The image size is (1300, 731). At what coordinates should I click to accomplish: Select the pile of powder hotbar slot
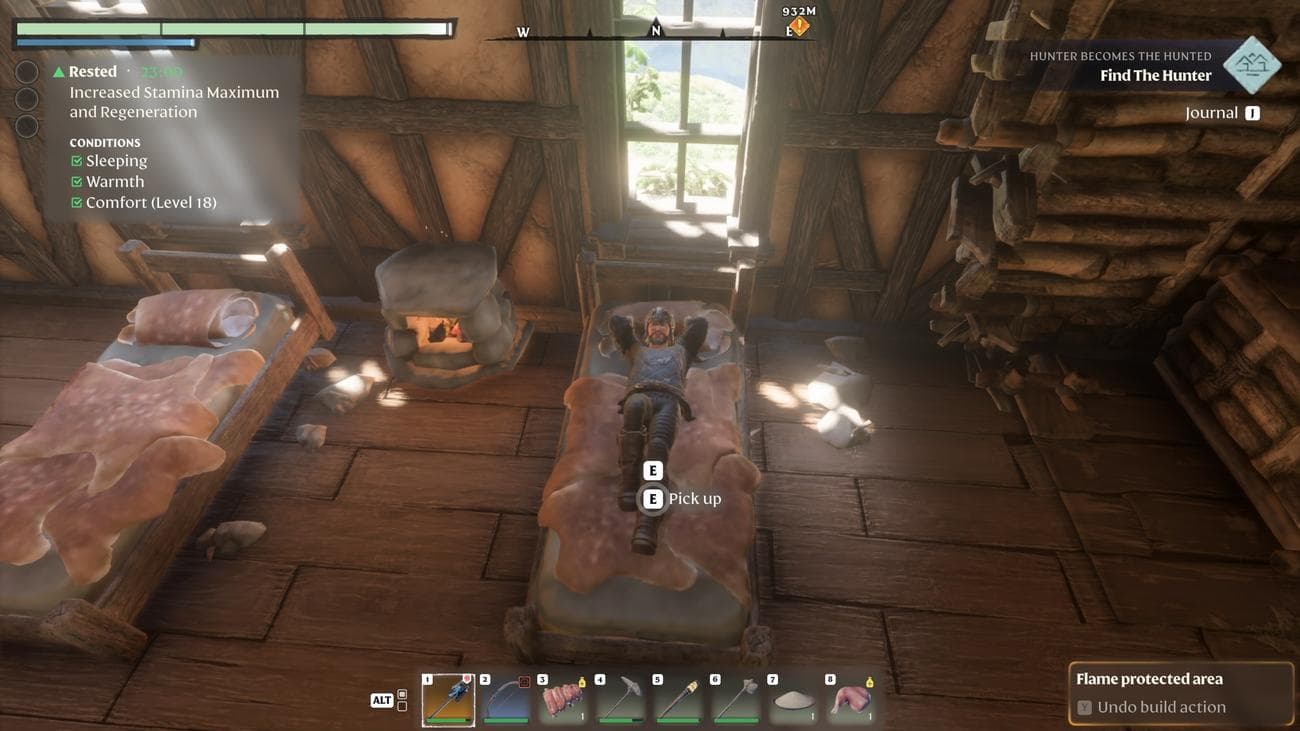point(792,699)
